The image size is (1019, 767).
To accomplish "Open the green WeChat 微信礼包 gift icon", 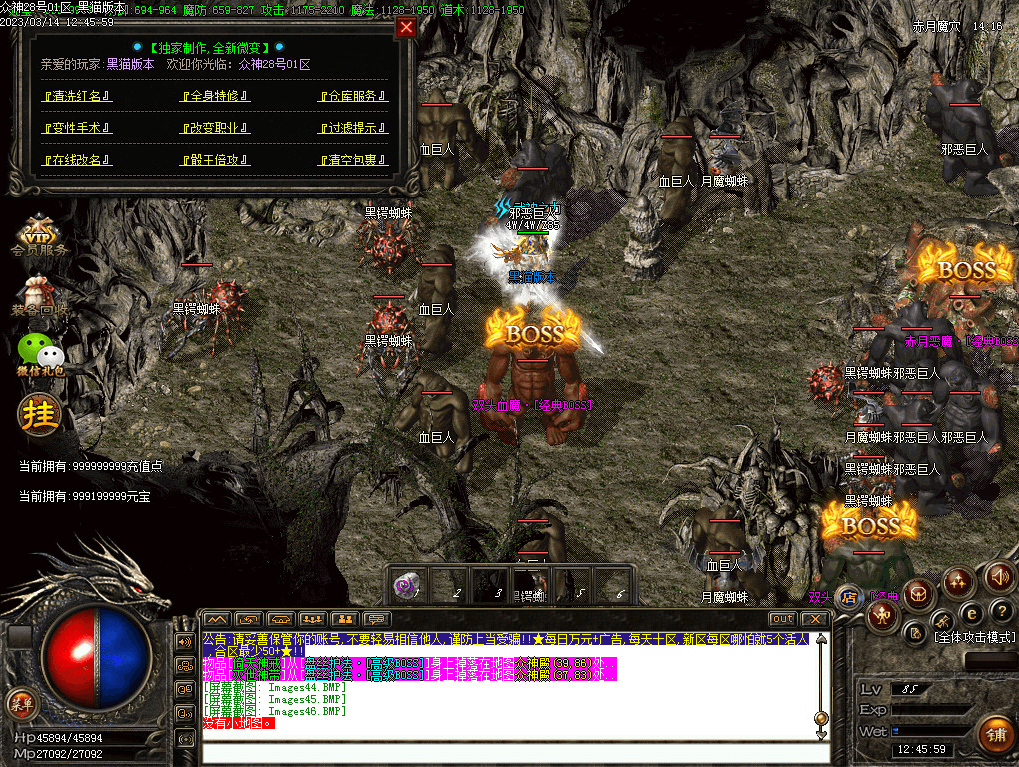I will 40,354.
